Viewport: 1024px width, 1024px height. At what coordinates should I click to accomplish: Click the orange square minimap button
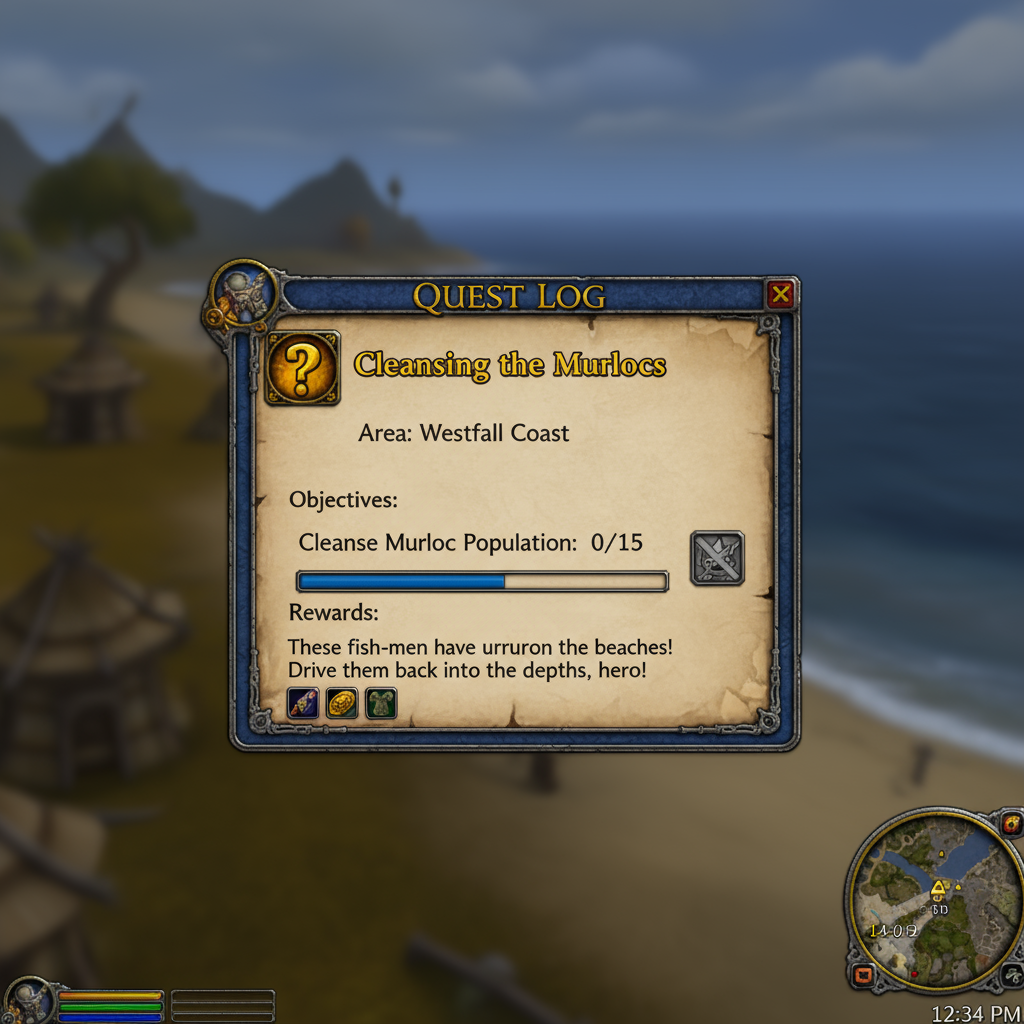pyautogui.click(x=863, y=975)
